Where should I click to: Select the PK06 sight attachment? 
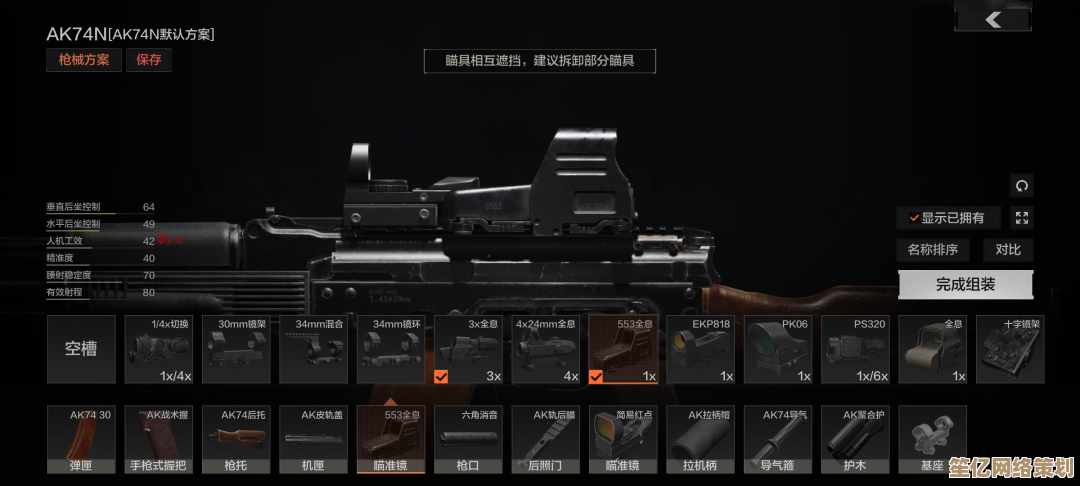[x=777, y=349]
